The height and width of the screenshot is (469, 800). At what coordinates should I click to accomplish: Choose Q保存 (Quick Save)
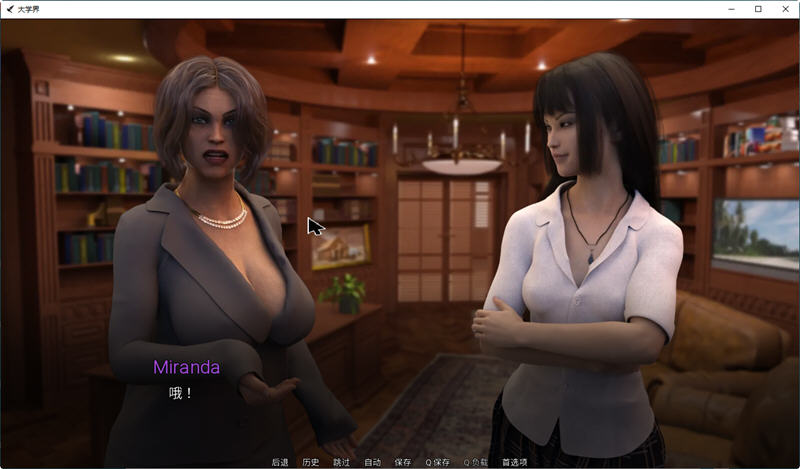click(437, 462)
